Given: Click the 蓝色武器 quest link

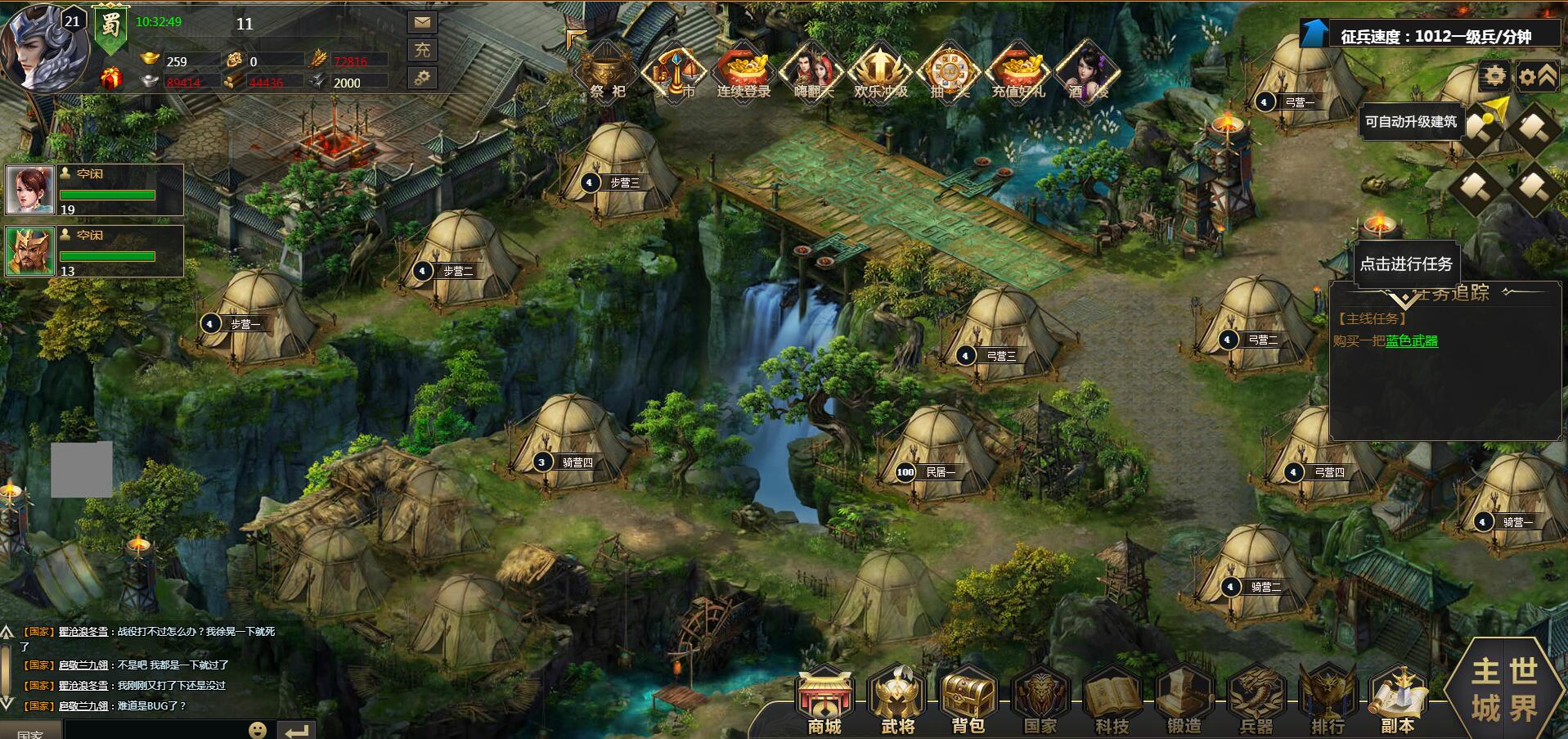Looking at the screenshot, I should pos(1411,341).
